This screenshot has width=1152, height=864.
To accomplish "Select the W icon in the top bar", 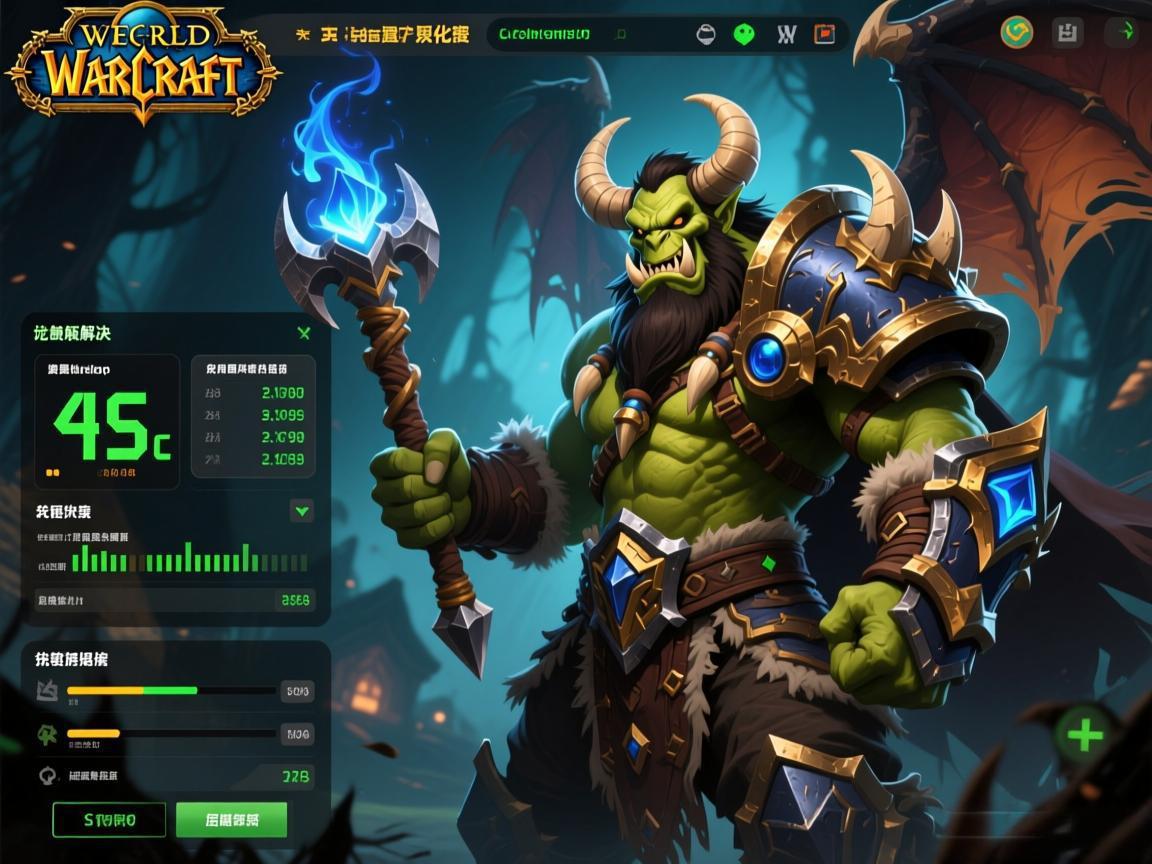I will 786,34.
